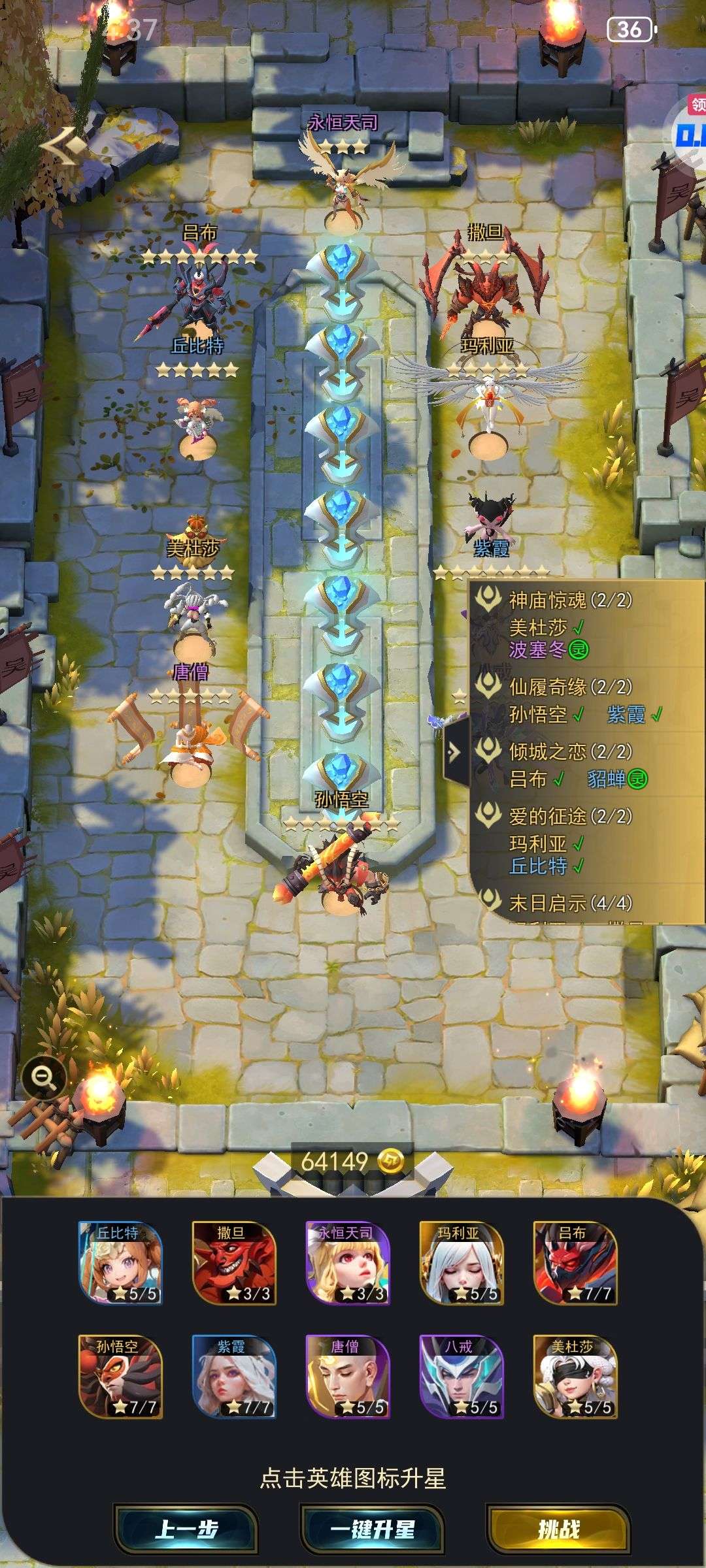Click the magnifier zoom-out icon
Viewport: 706px width, 1568px height.
(44, 1076)
